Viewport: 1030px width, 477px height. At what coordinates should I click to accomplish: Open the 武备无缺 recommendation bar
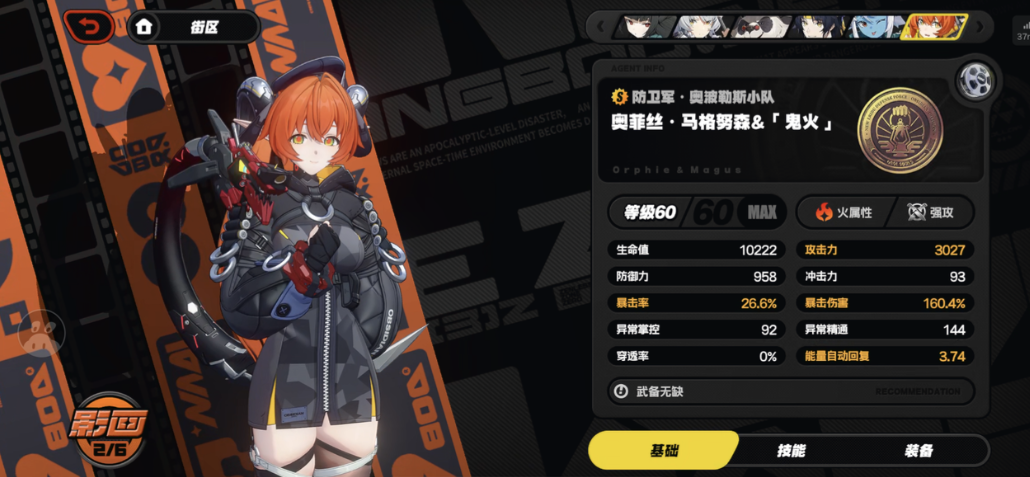790,391
